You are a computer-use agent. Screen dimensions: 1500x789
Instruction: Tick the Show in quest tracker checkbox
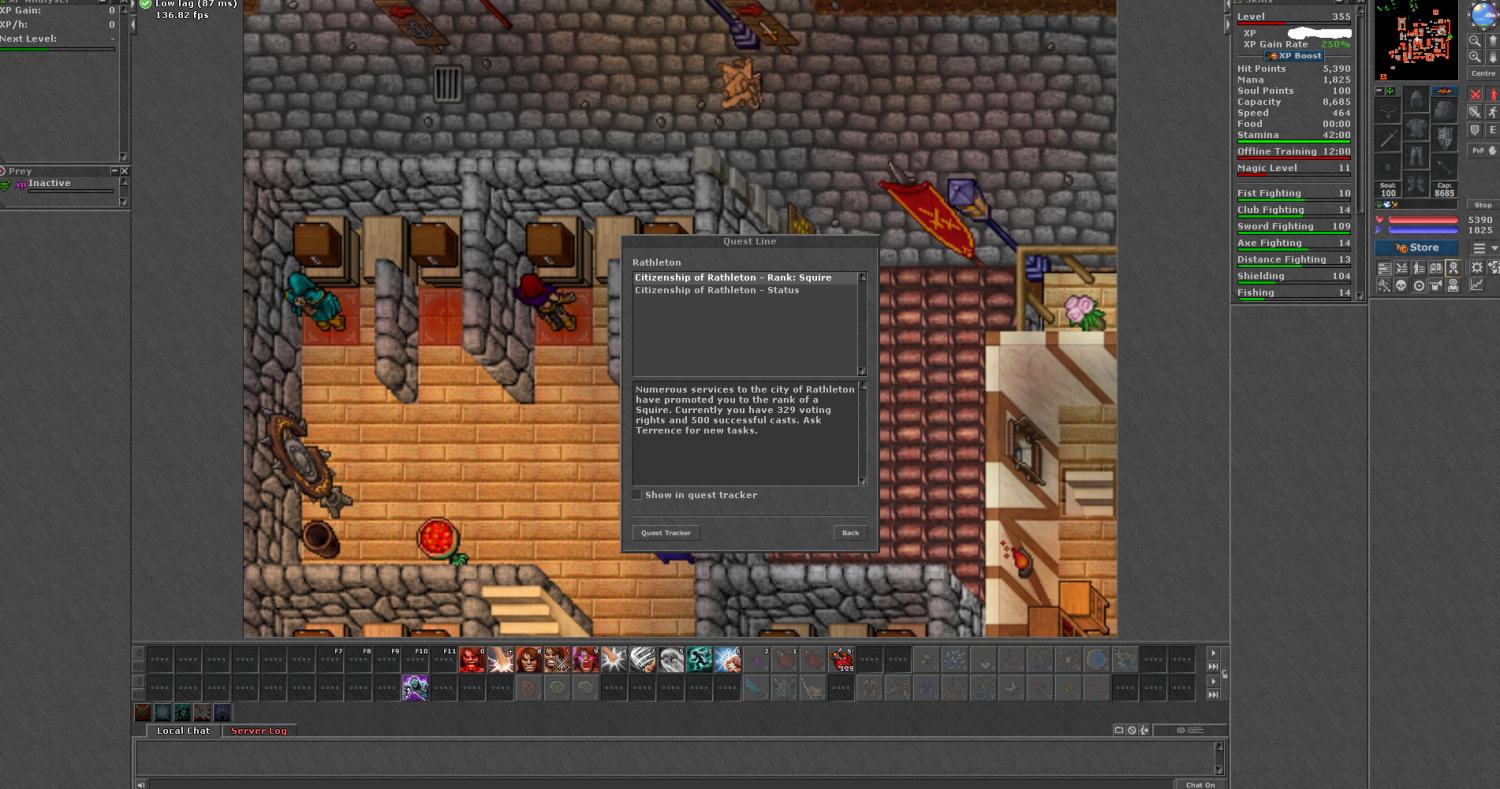[x=638, y=495]
